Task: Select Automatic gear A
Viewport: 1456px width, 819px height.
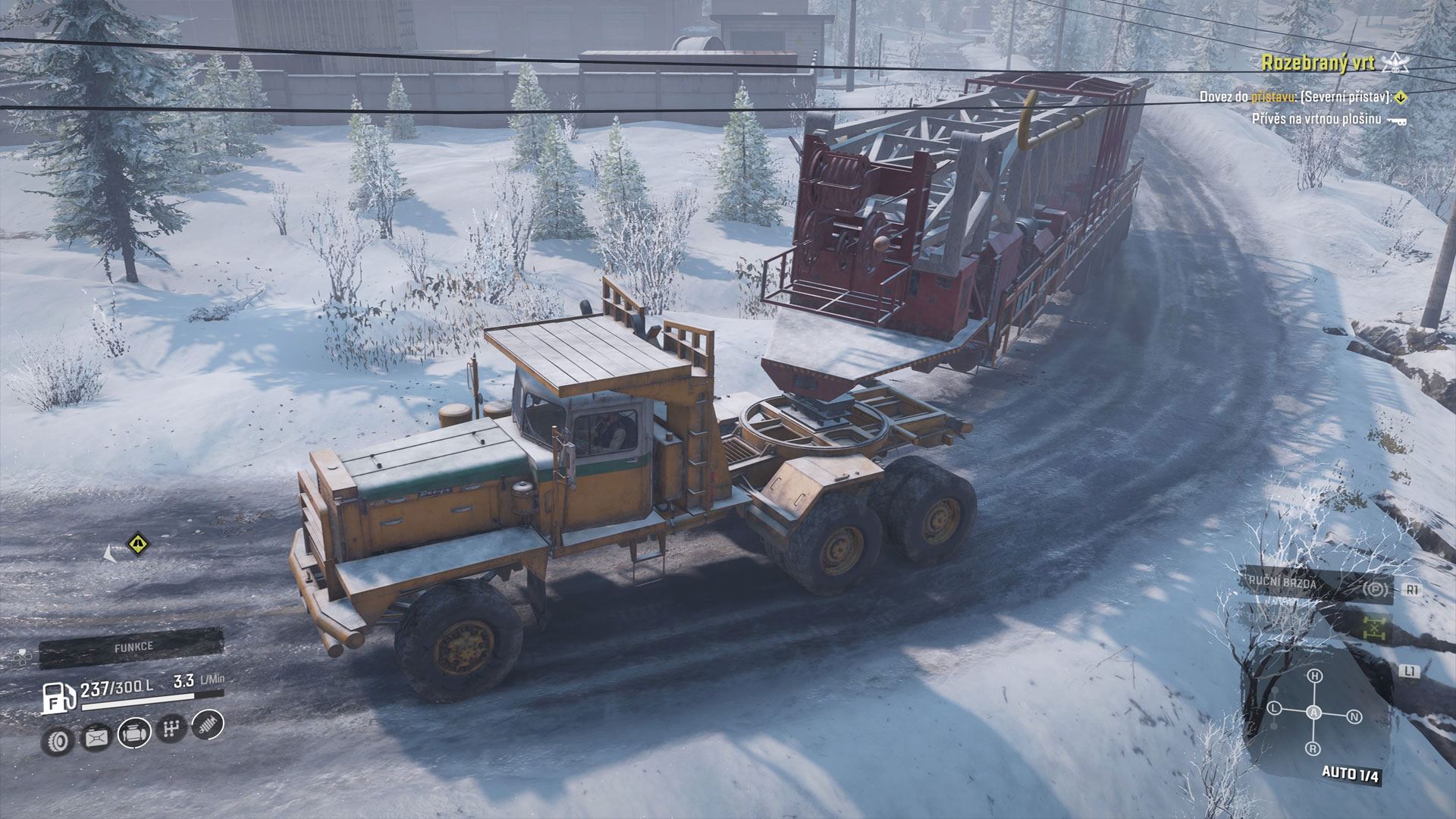Action: pyautogui.click(x=1315, y=713)
